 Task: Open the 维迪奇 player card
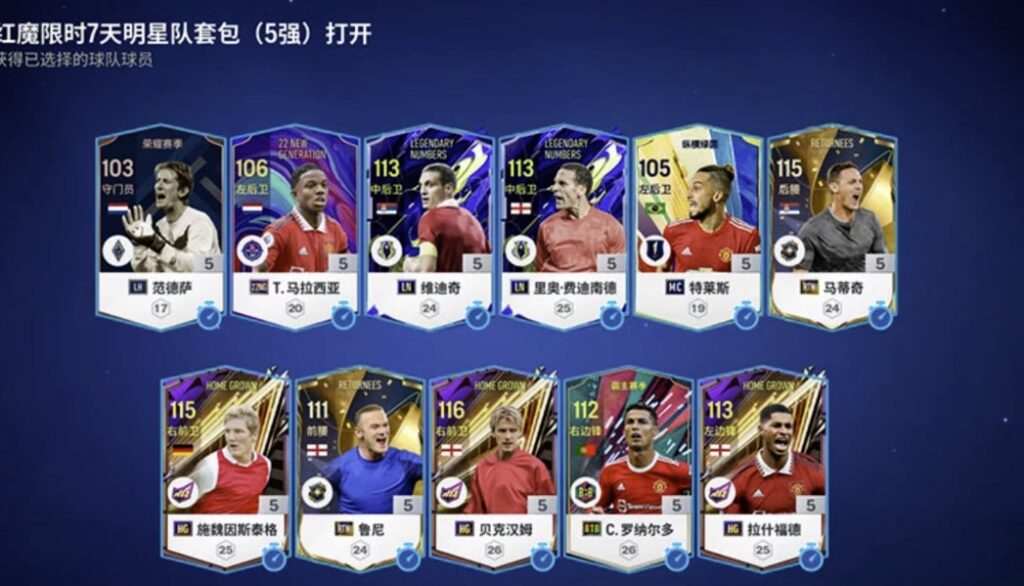[428, 225]
